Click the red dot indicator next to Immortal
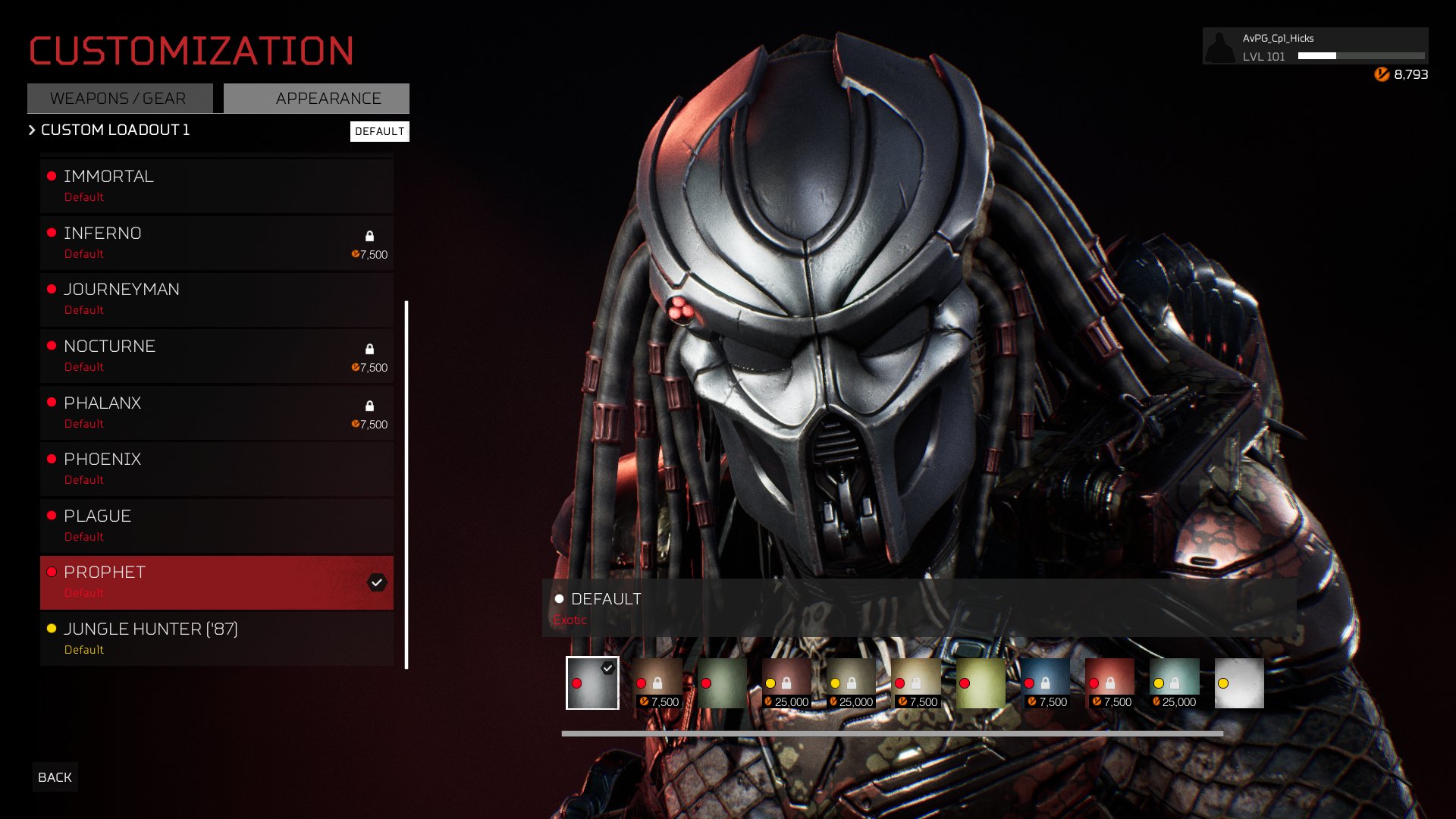This screenshot has width=1456, height=819. [50, 177]
